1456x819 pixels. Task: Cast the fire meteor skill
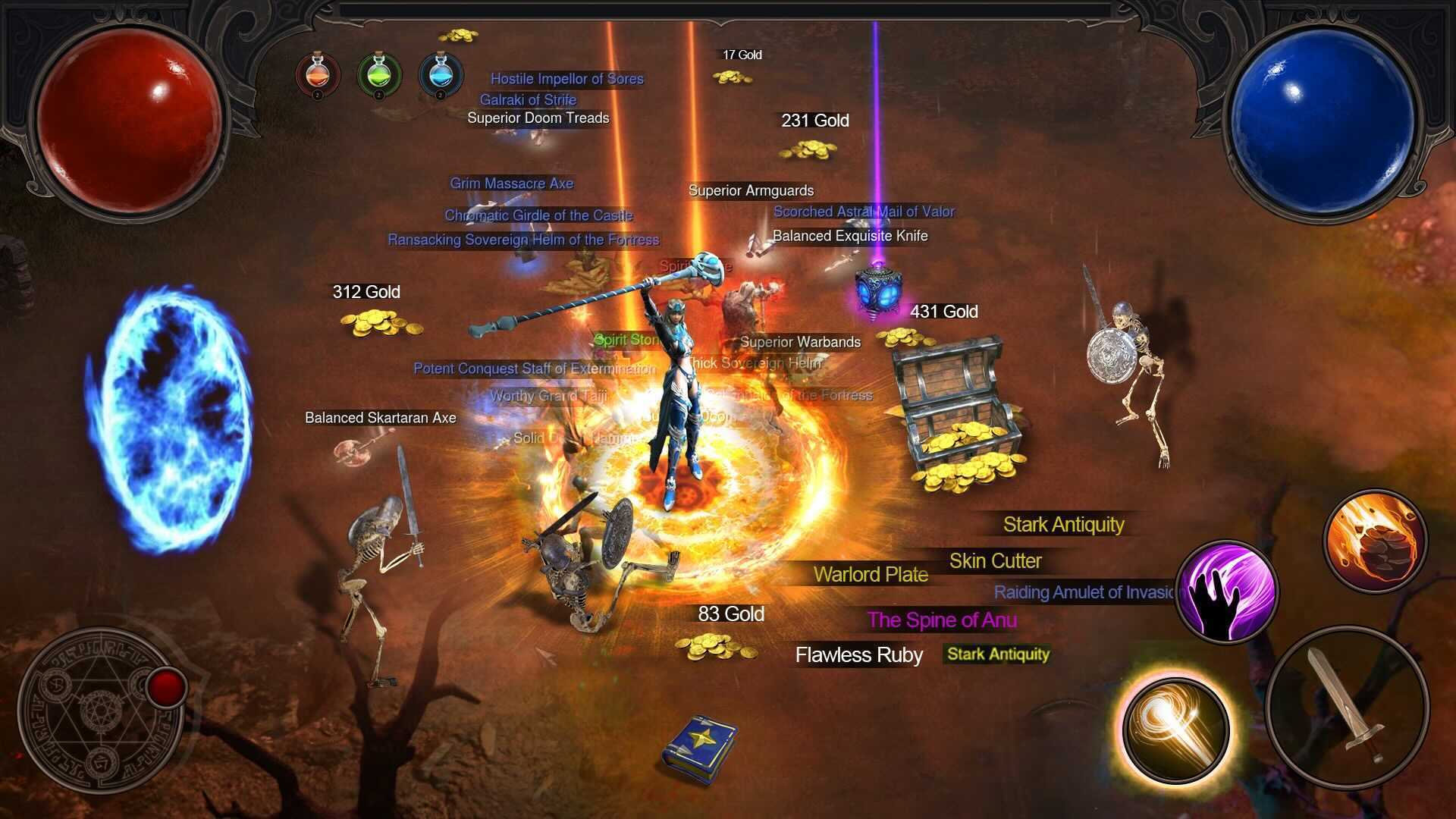1373,543
